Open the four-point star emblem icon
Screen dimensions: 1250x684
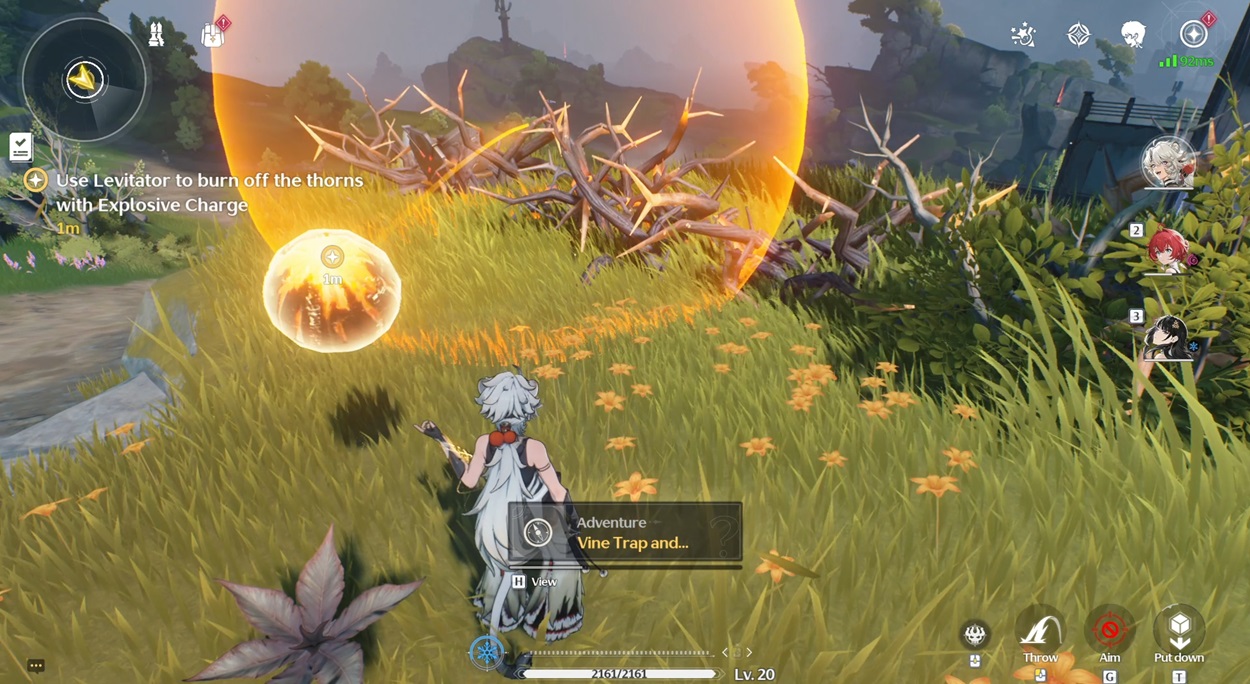[1078, 35]
